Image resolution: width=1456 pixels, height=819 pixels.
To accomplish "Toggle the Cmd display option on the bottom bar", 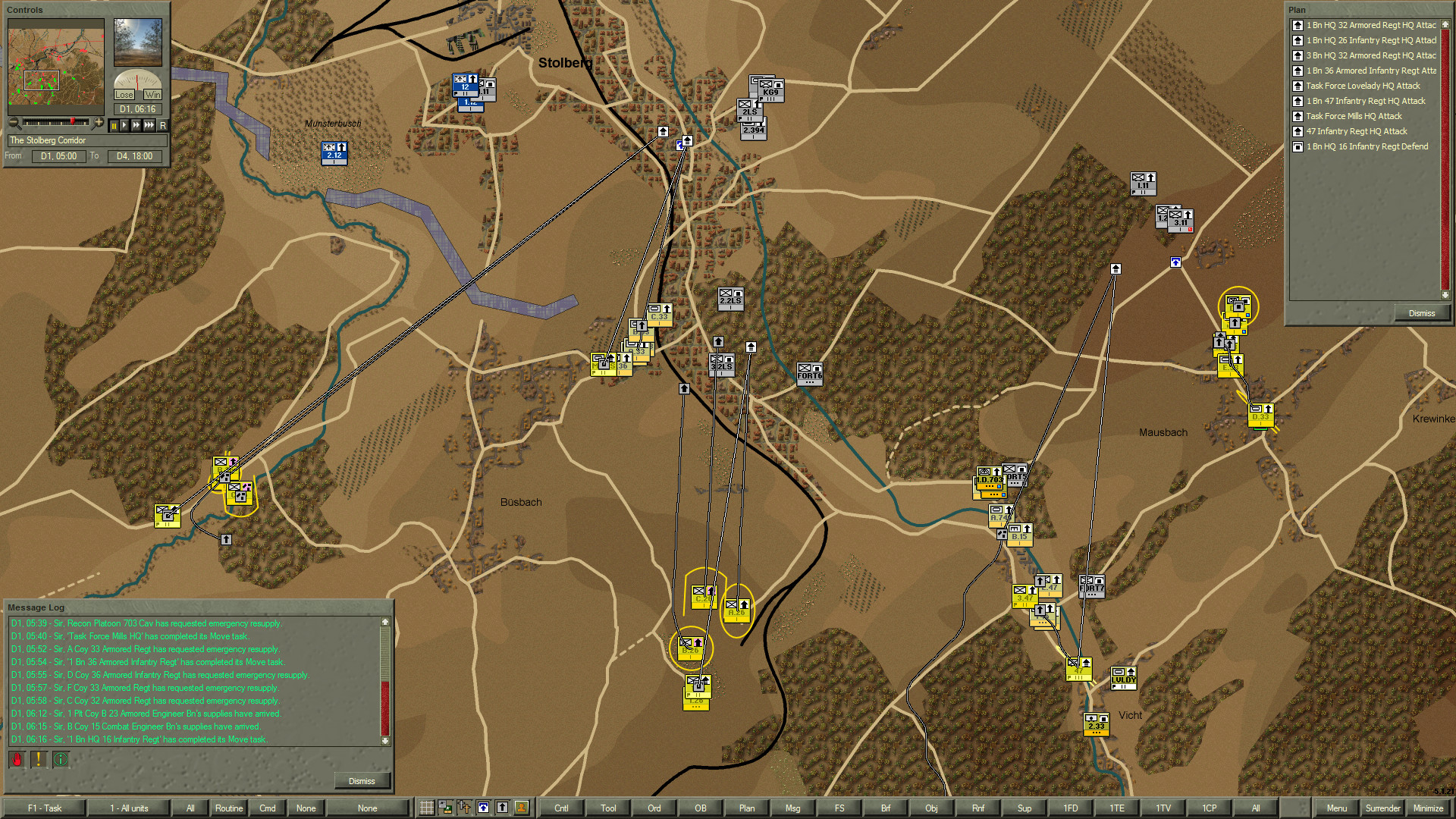I will pyautogui.click(x=267, y=808).
